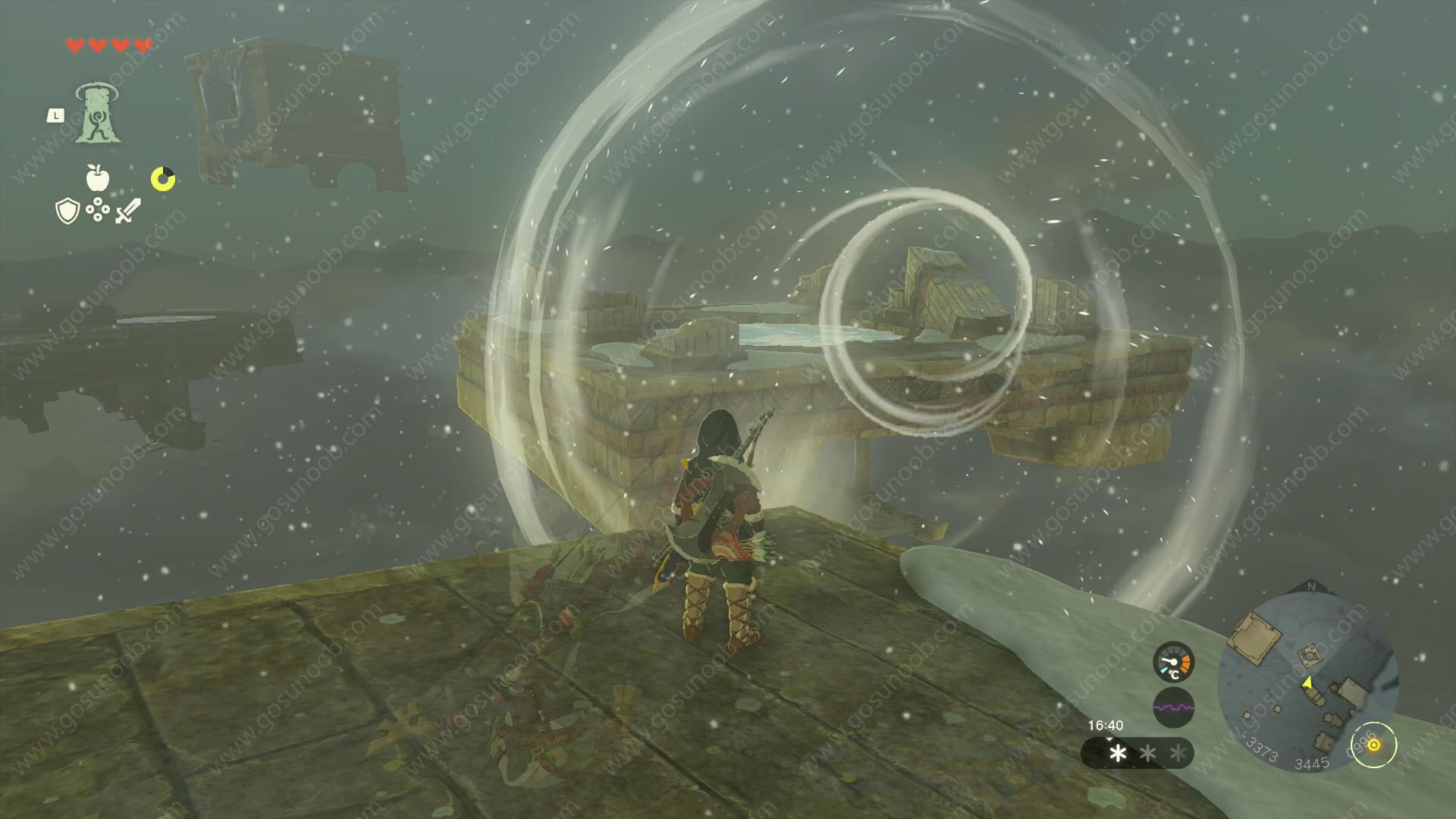Viewport: 1456px width, 819px height.
Task: Open the sword weapon quick-select icon
Action: pos(127,211)
